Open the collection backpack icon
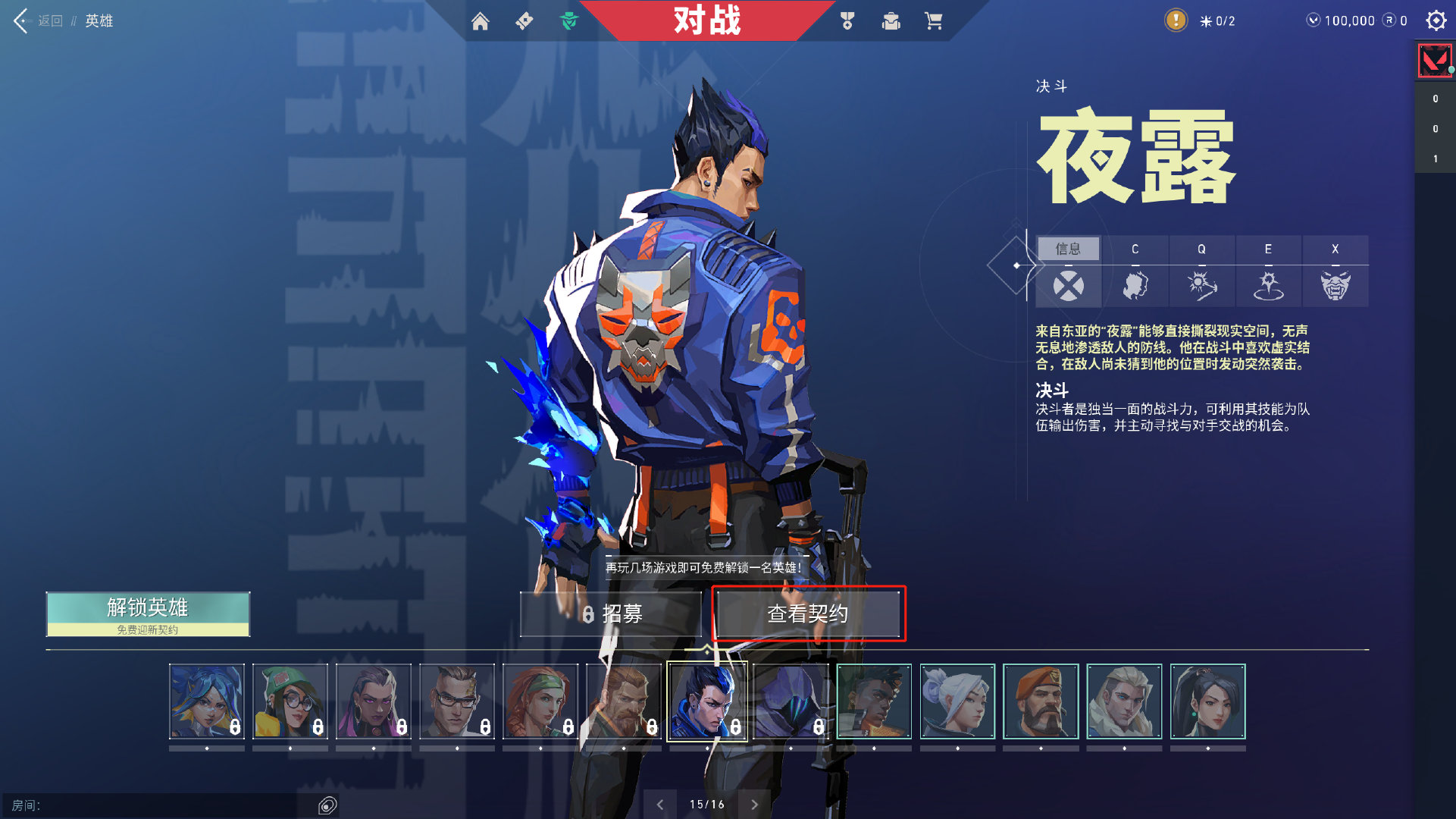Screen dimensions: 1456x819 pyautogui.click(x=891, y=21)
